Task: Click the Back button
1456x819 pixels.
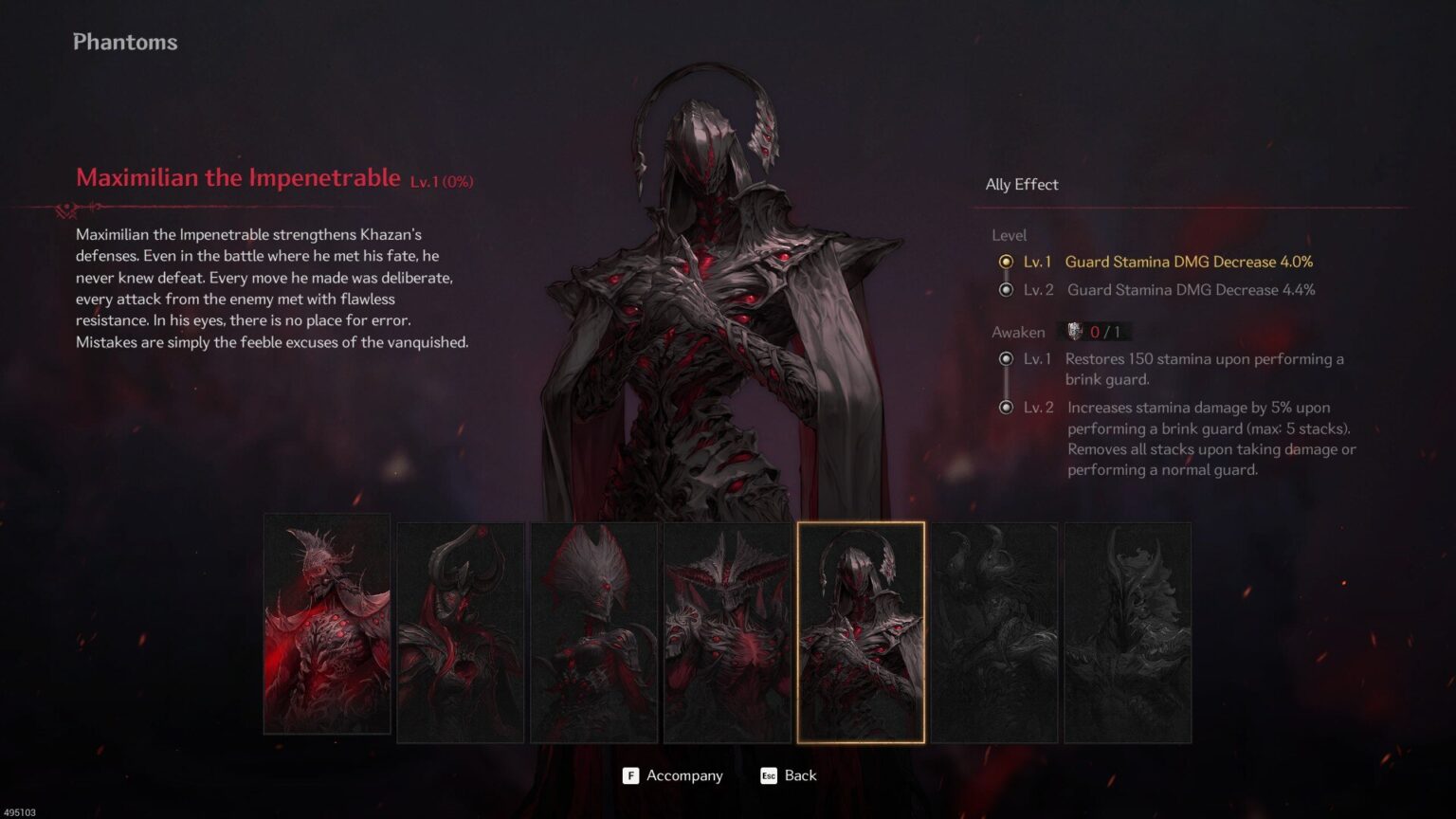Action: tap(800, 775)
